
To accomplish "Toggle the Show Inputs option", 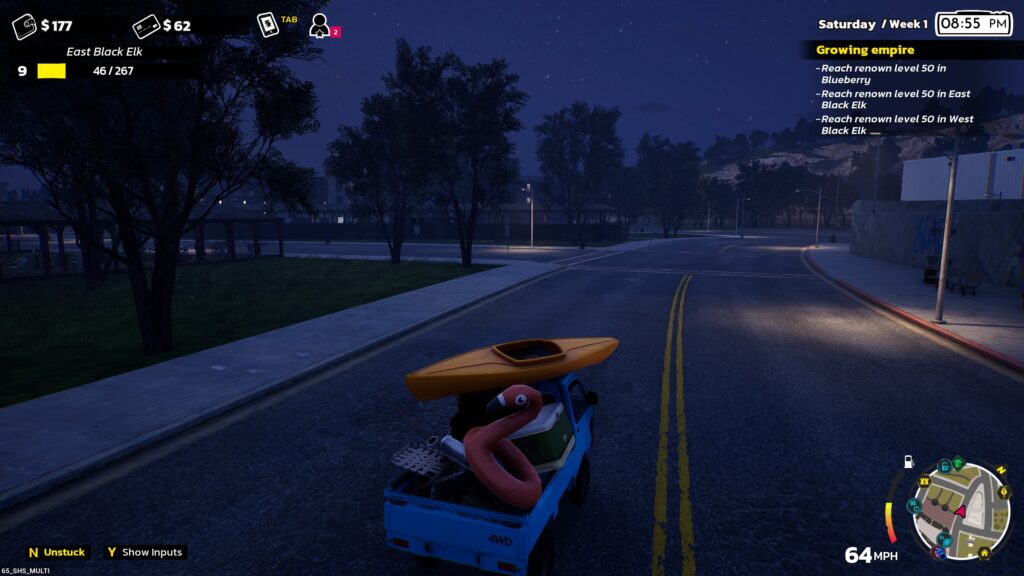I will pyautogui.click(x=144, y=552).
